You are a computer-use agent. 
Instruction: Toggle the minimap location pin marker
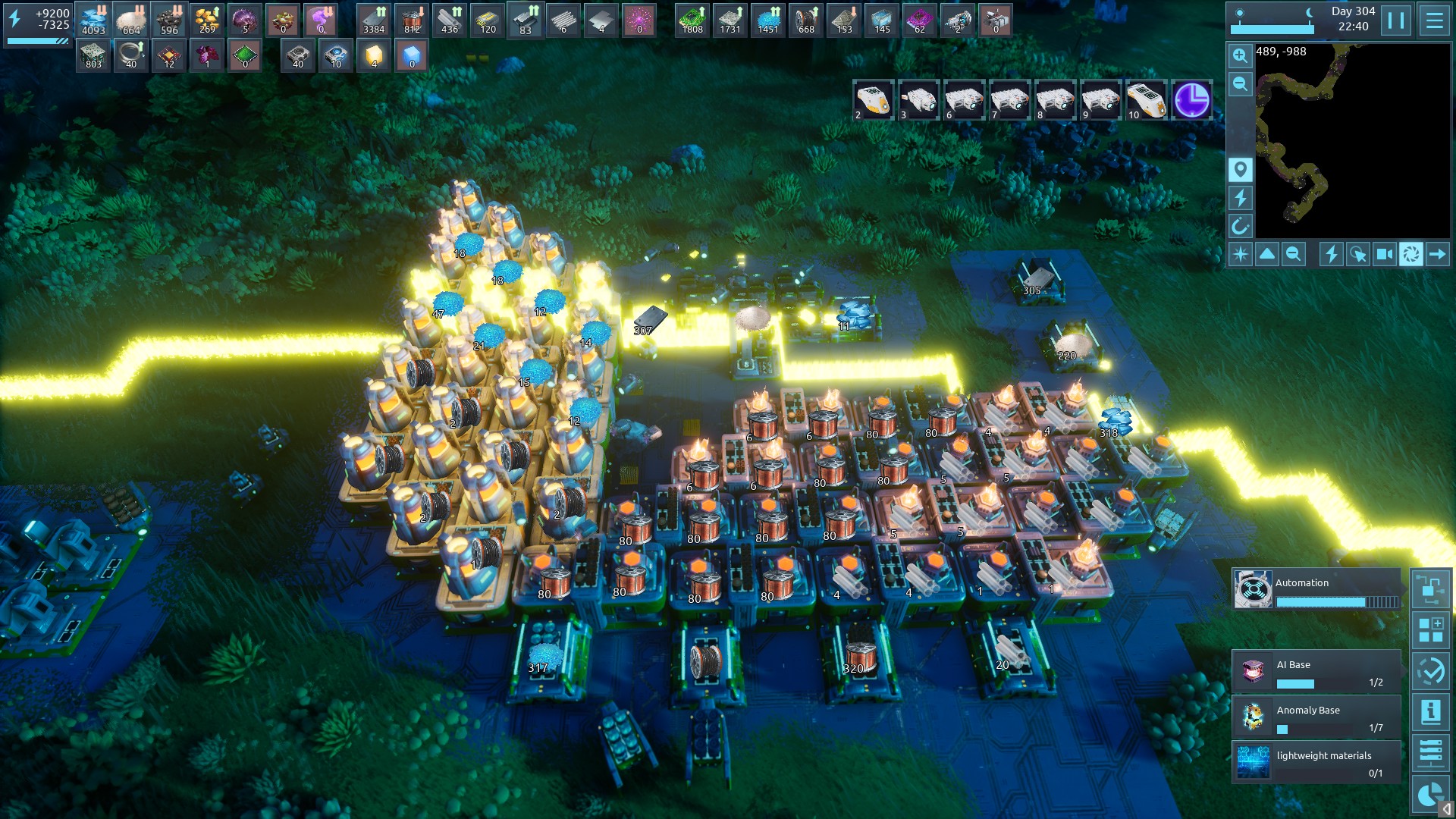point(1240,169)
